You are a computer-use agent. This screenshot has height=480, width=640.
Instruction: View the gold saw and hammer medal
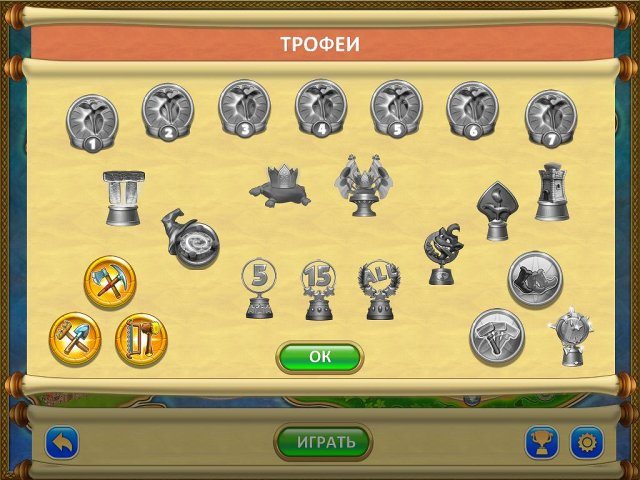click(x=141, y=338)
